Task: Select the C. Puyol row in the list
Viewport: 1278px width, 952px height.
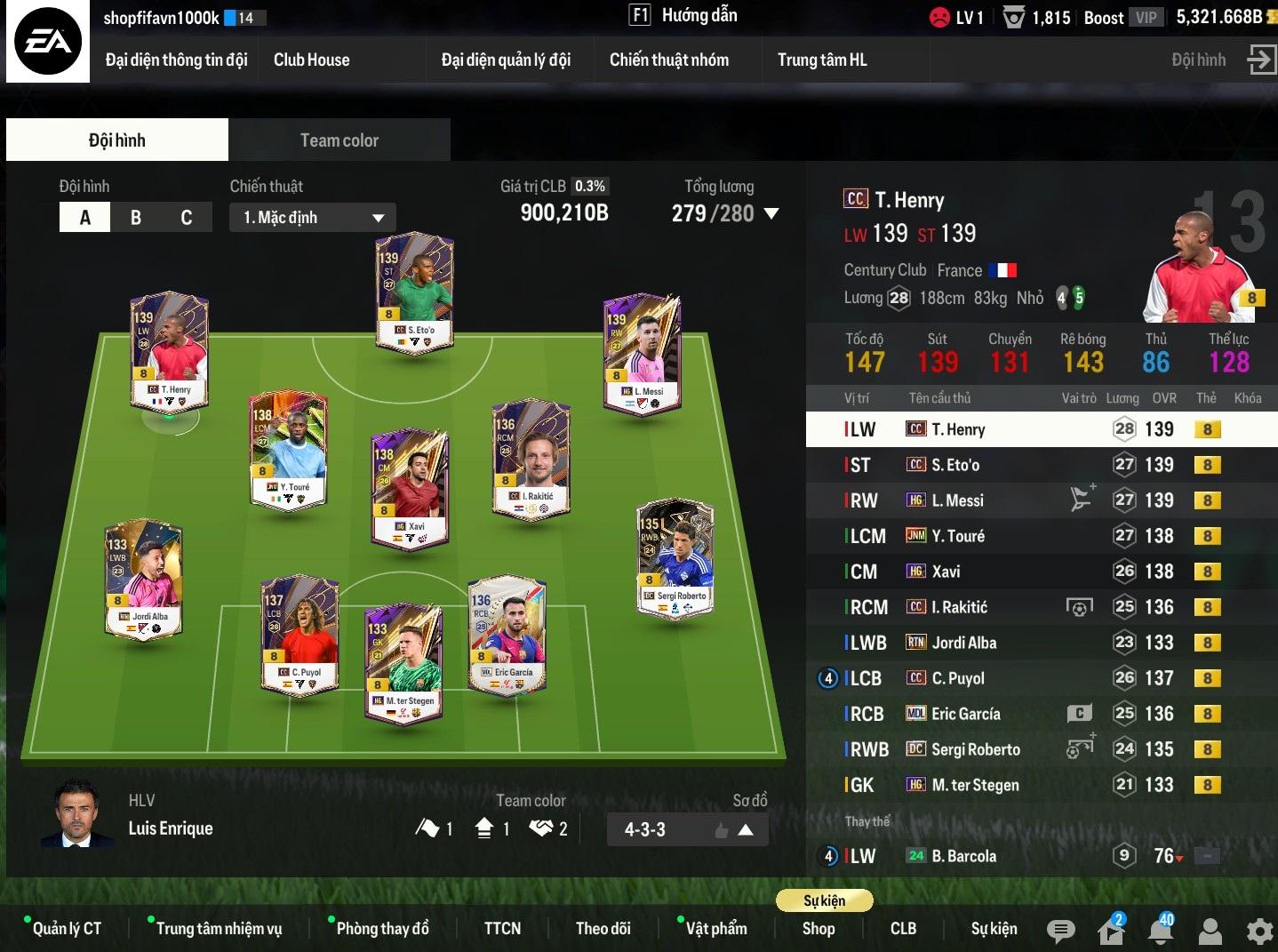Action: tap(1022, 678)
